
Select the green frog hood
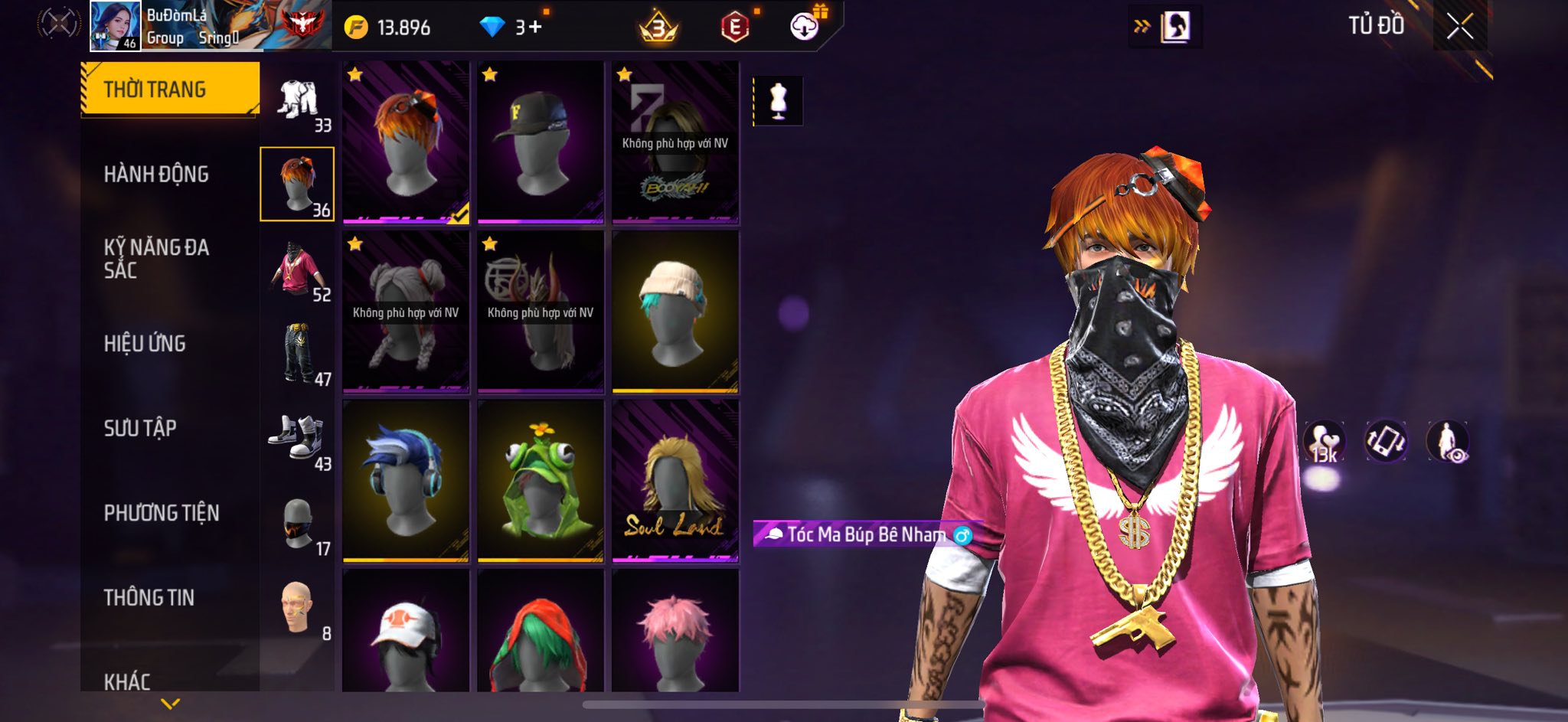(541, 481)
